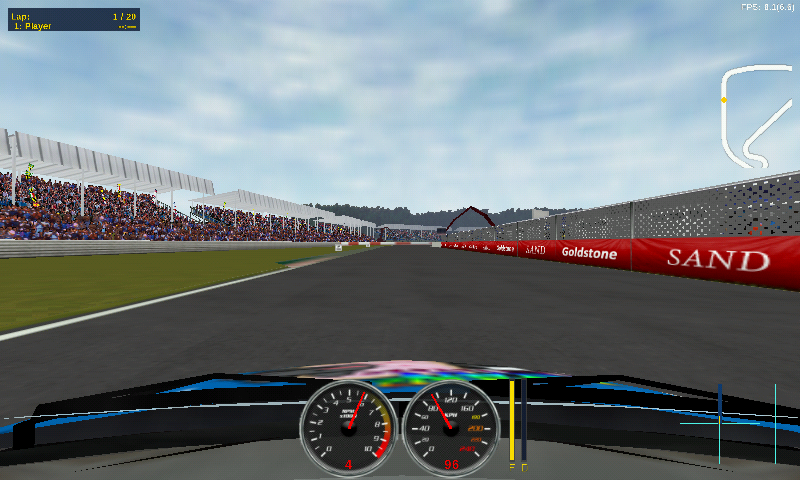Viewport: 800px width, 480px height.
Task: Select the Player row in the standings panel
Action: coord(71,26)
